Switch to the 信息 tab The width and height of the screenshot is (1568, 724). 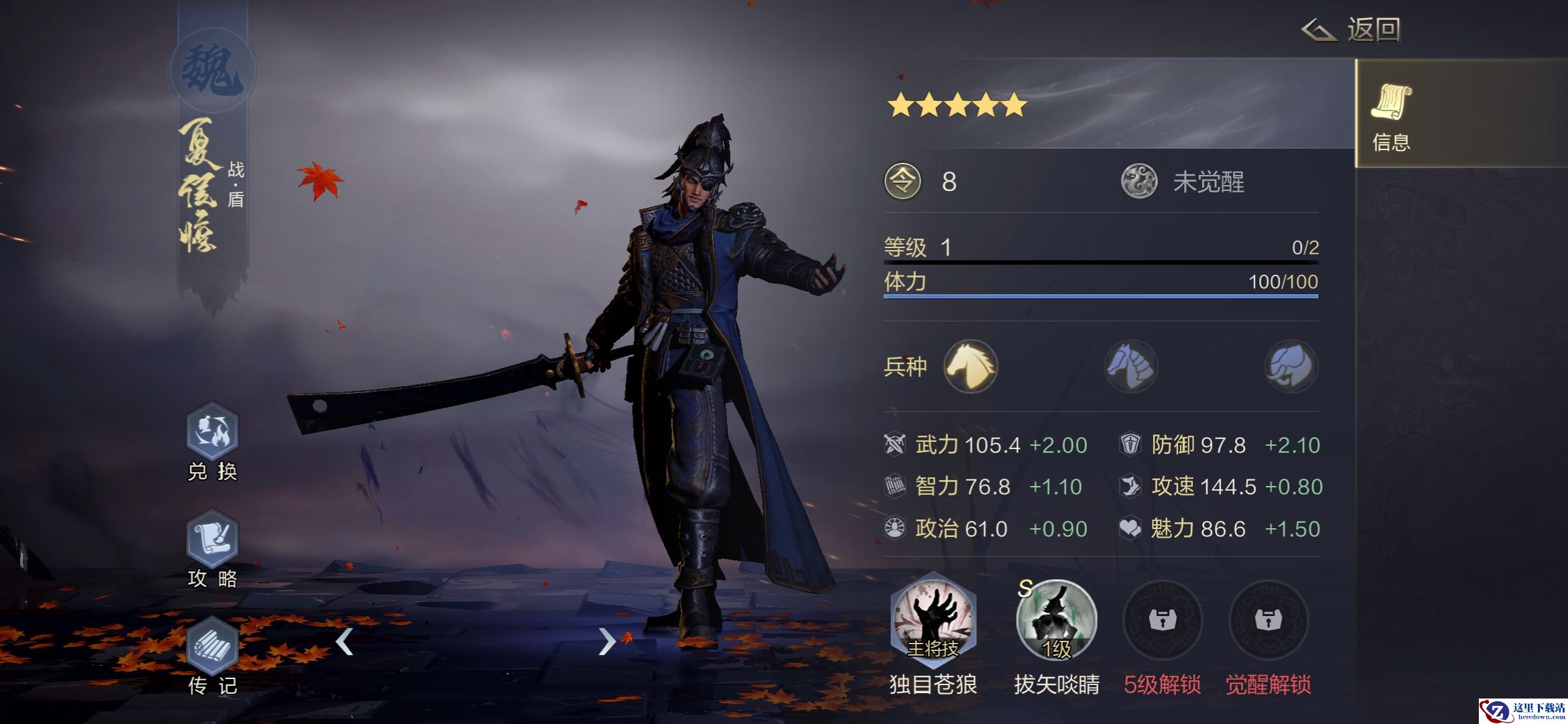(x=1391, y=115)
